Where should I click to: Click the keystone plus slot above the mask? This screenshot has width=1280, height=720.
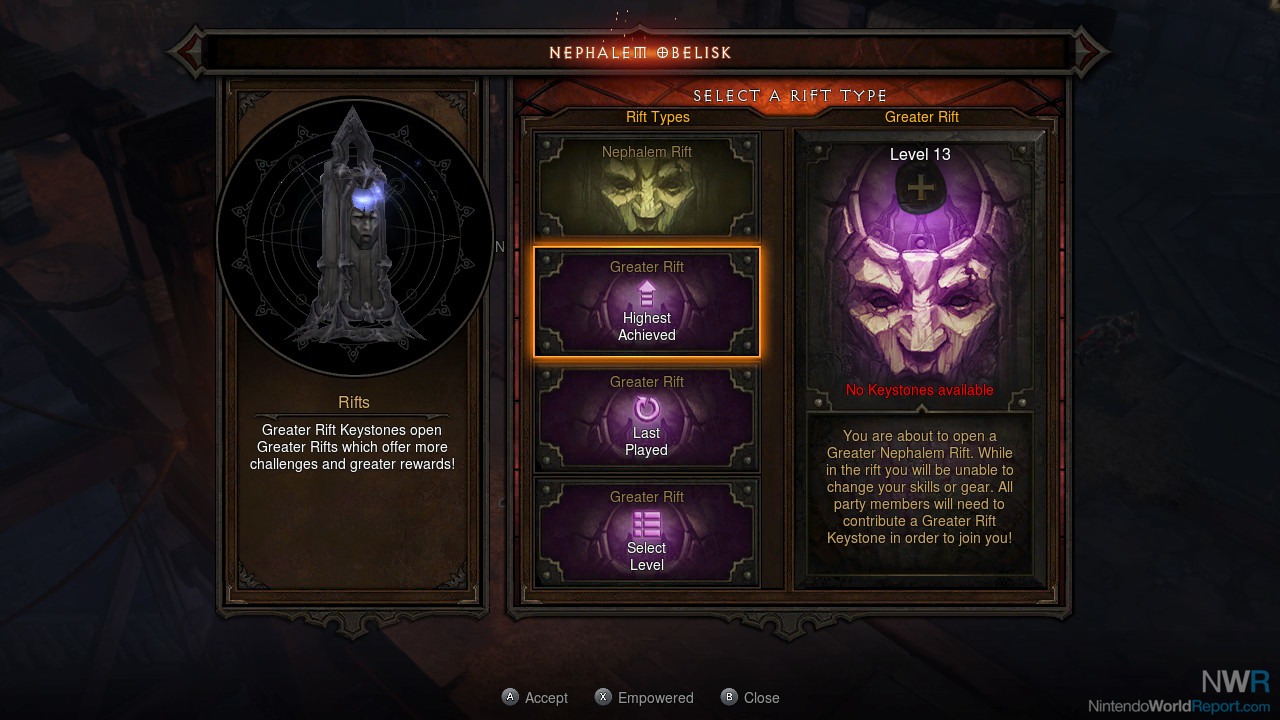click(919, 188)
